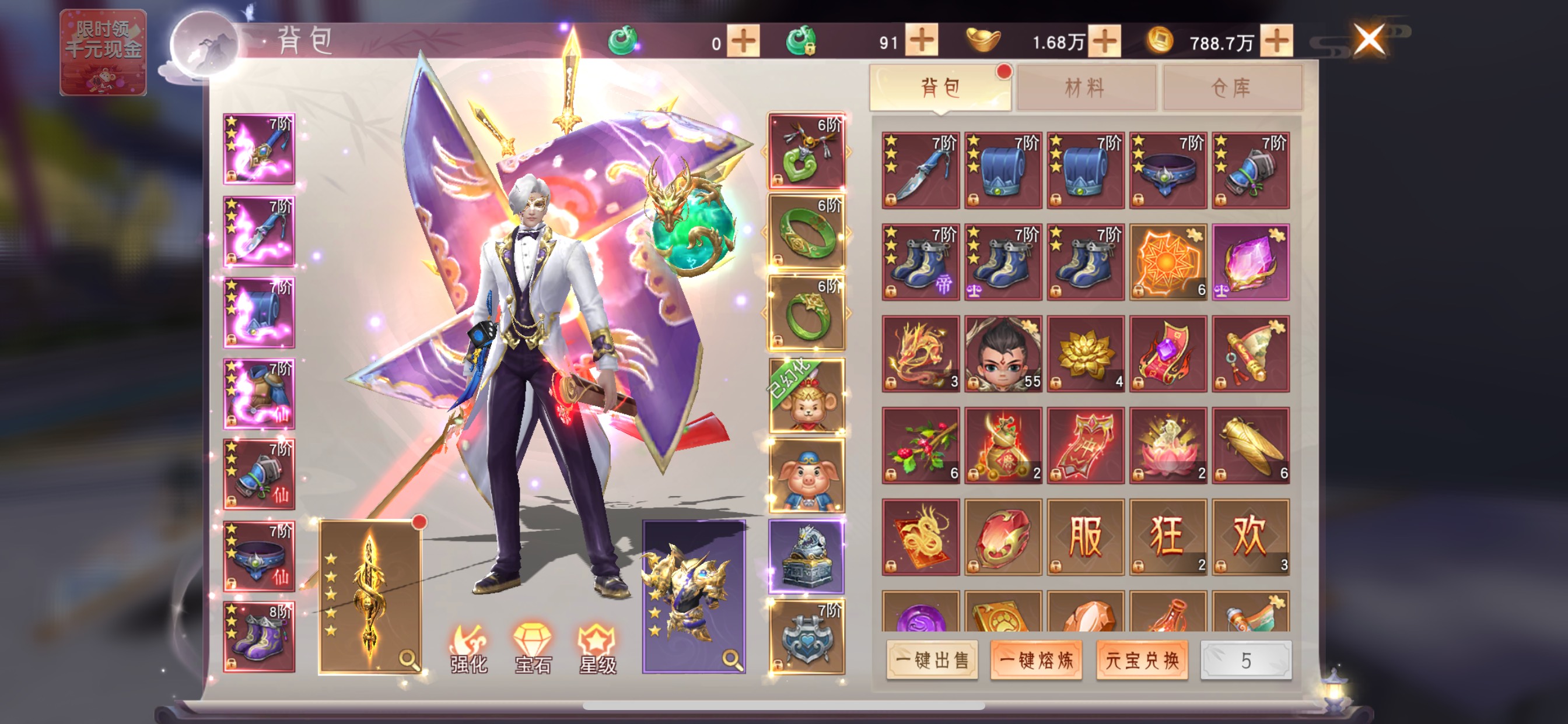Select the 服 character item in bag
Screen dimensions: 1568x724
[x=1086, y=537]
